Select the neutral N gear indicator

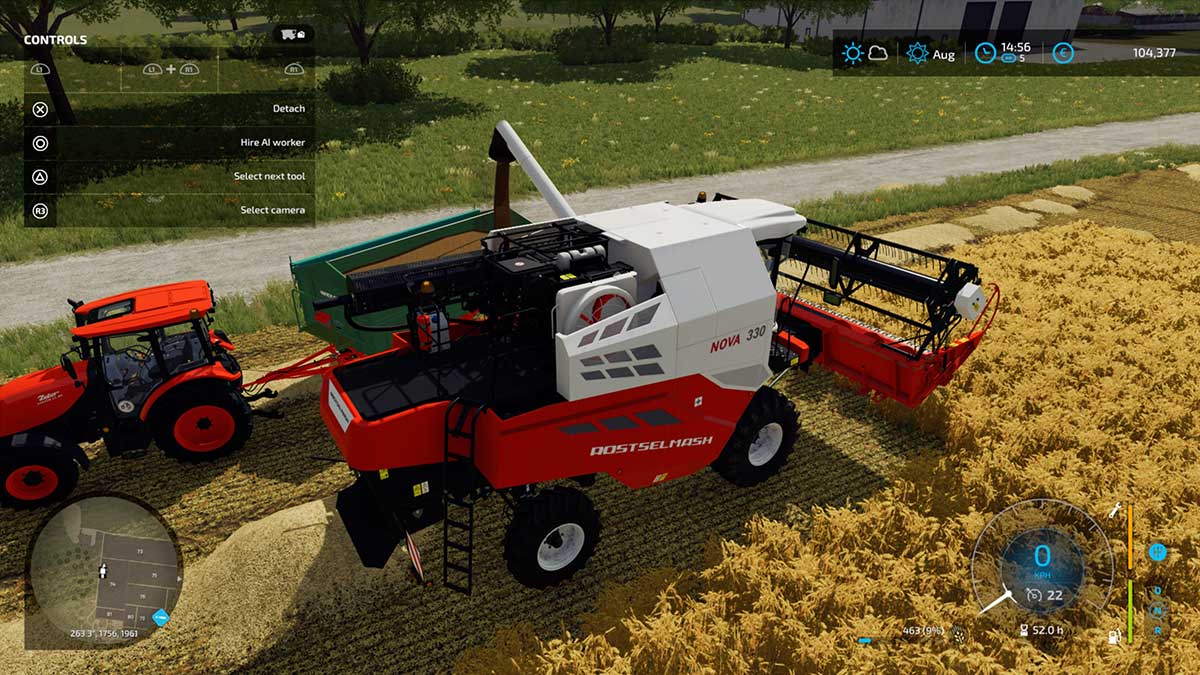(x=1158, y=611)
